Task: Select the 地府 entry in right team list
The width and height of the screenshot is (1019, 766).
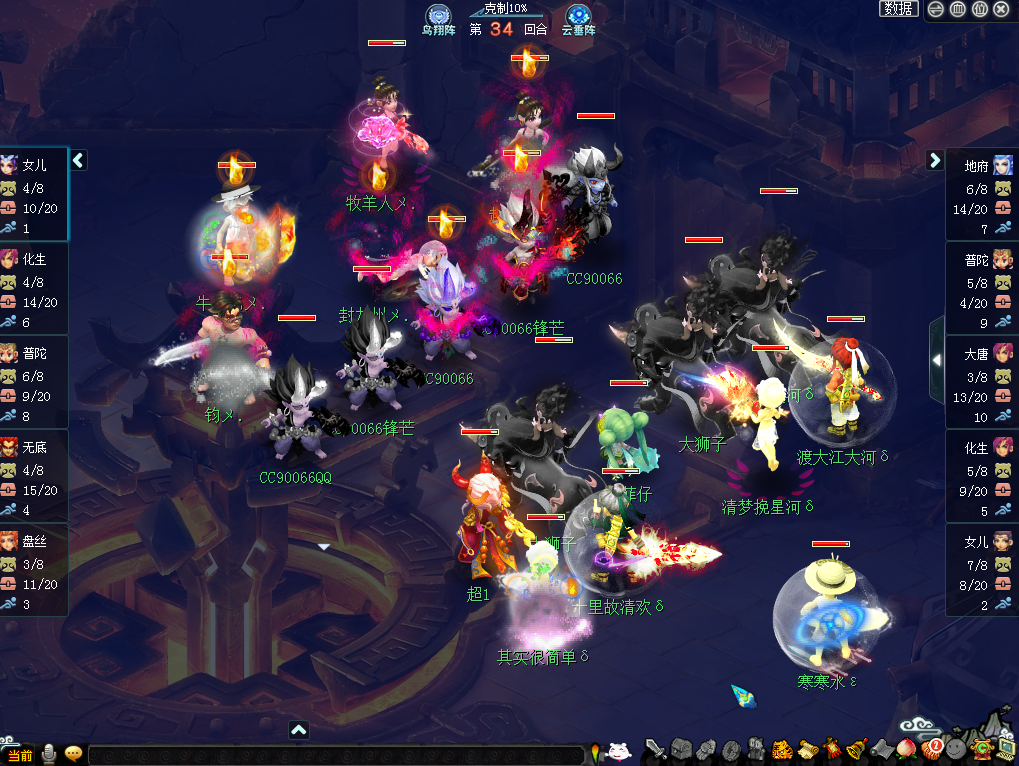Action: point(982,194)
